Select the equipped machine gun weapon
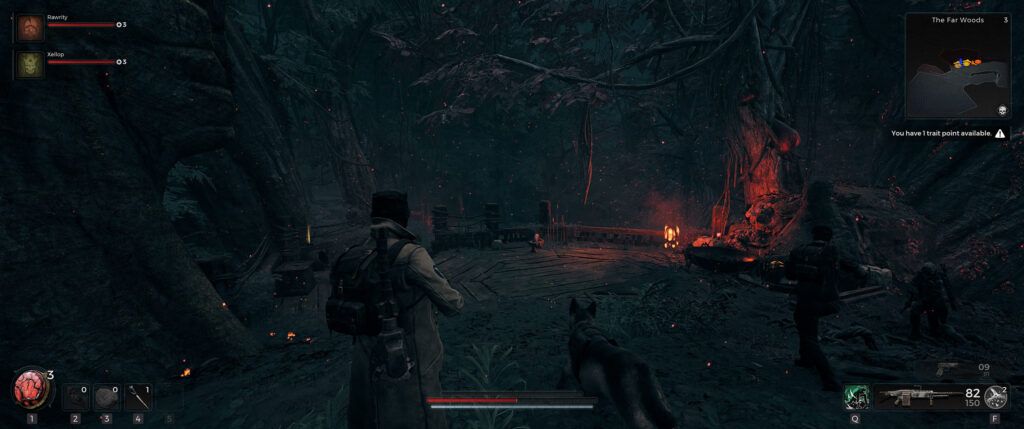Image resolution: width=1024 pixels, height=429 pixels. [x=912, y=397]
